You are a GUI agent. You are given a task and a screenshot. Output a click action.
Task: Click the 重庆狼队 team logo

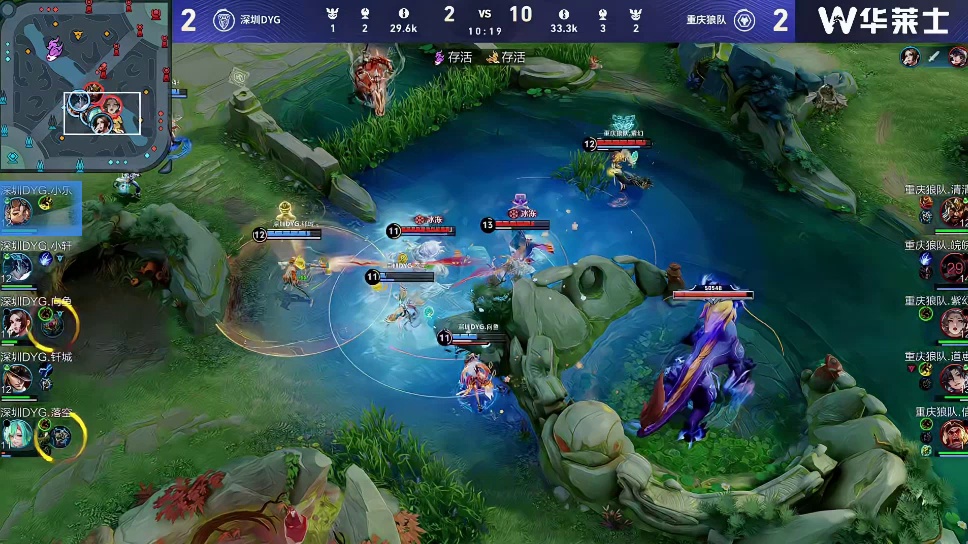744,21
